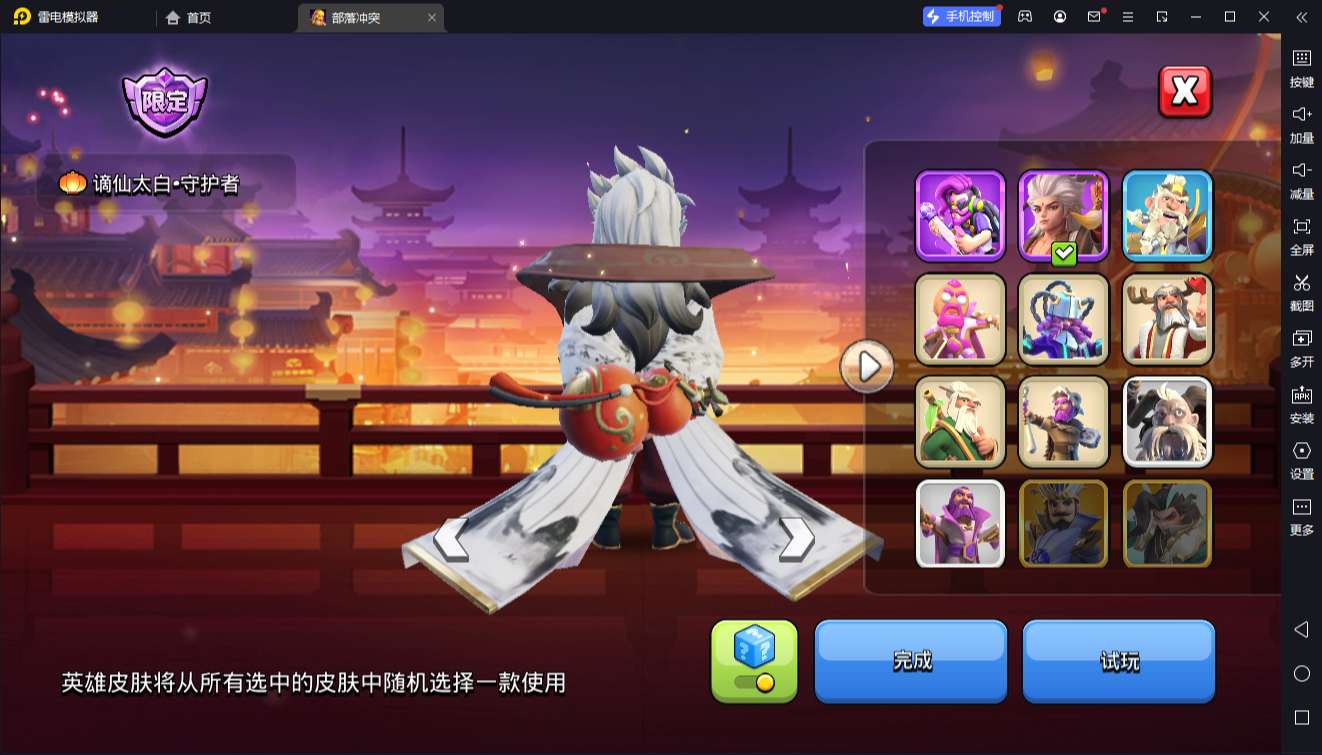The width and height of the screenshot is (1322, 755).
Task: Toggle the random skin dice switch
Action: (754, 662)
